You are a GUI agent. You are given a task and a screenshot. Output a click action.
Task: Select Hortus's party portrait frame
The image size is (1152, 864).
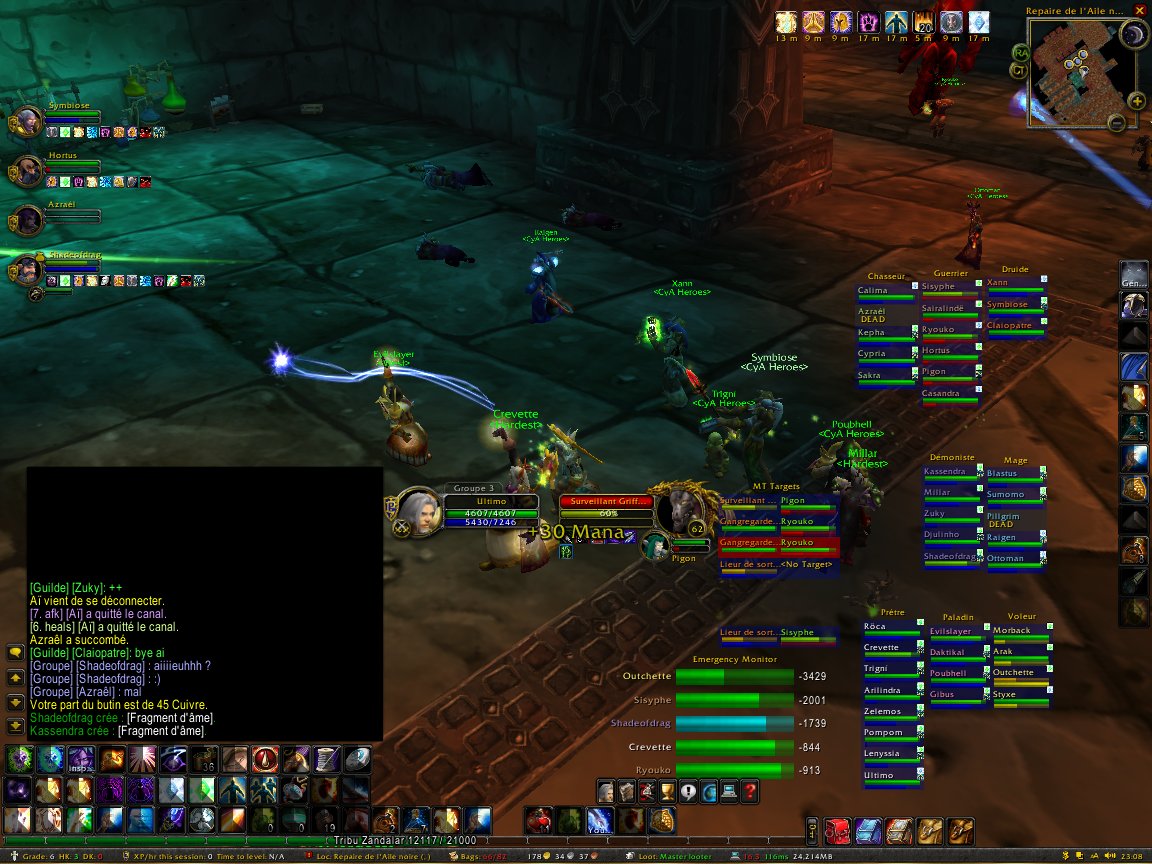27,171
